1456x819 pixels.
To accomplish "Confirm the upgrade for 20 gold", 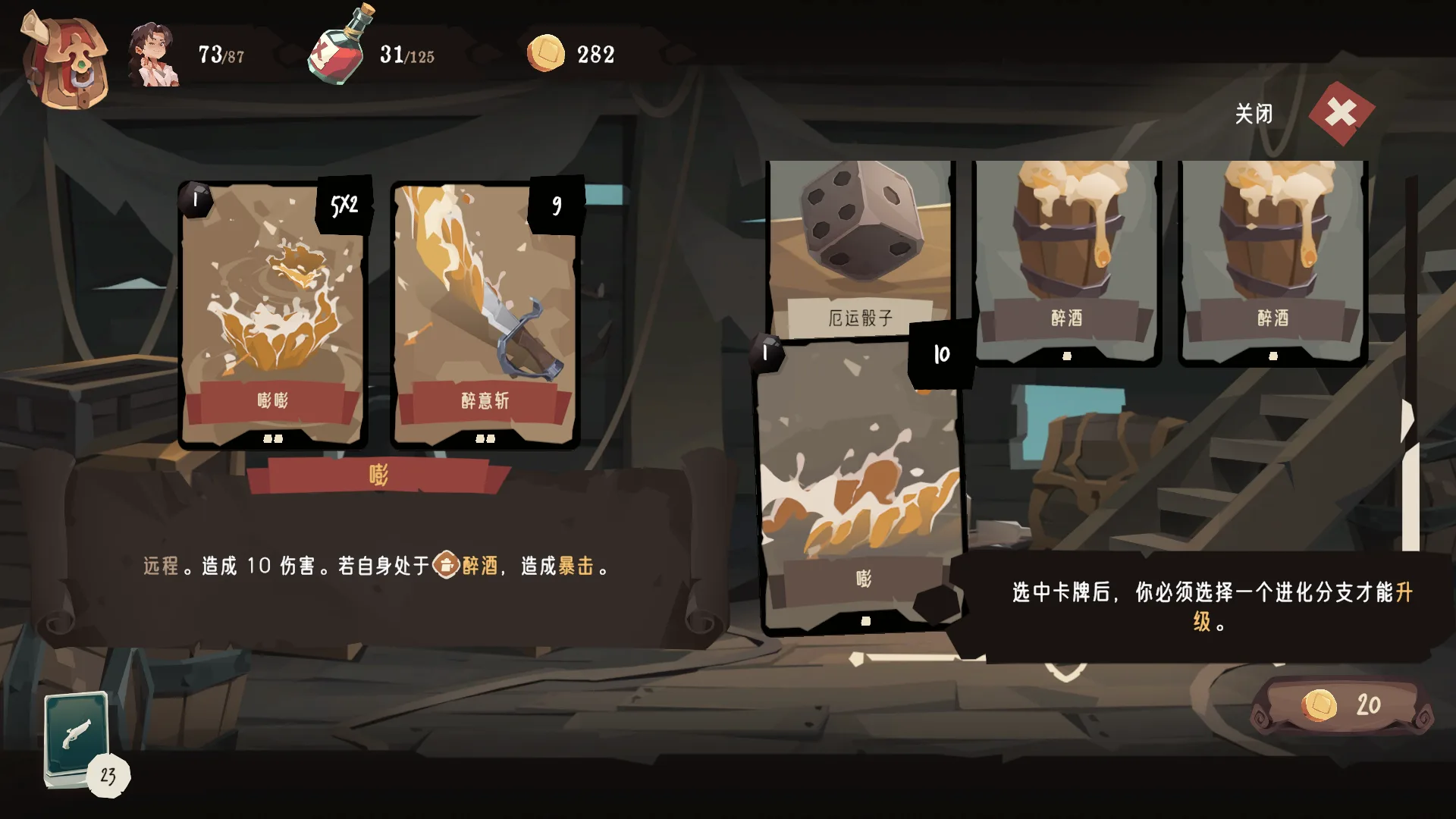I will 1341,705.
